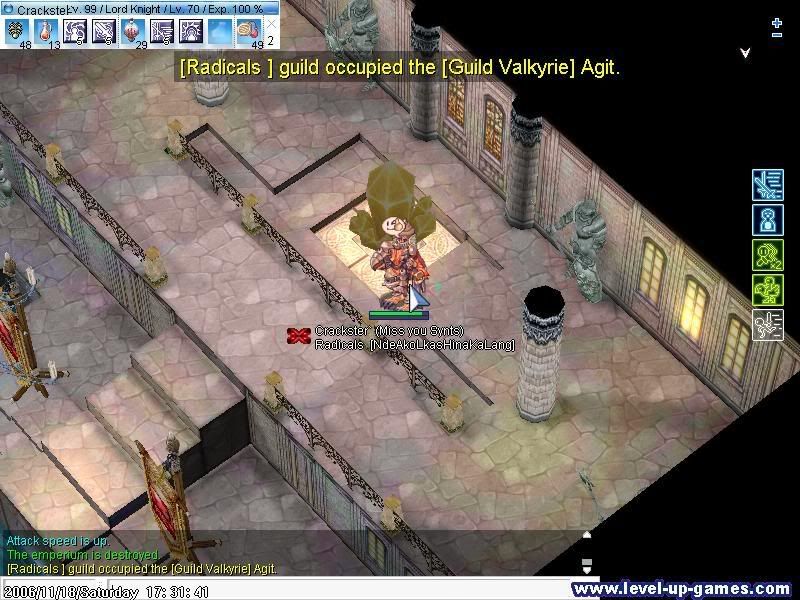
Task: Select the pale blue hotbar slot
Action: [220, 30]
